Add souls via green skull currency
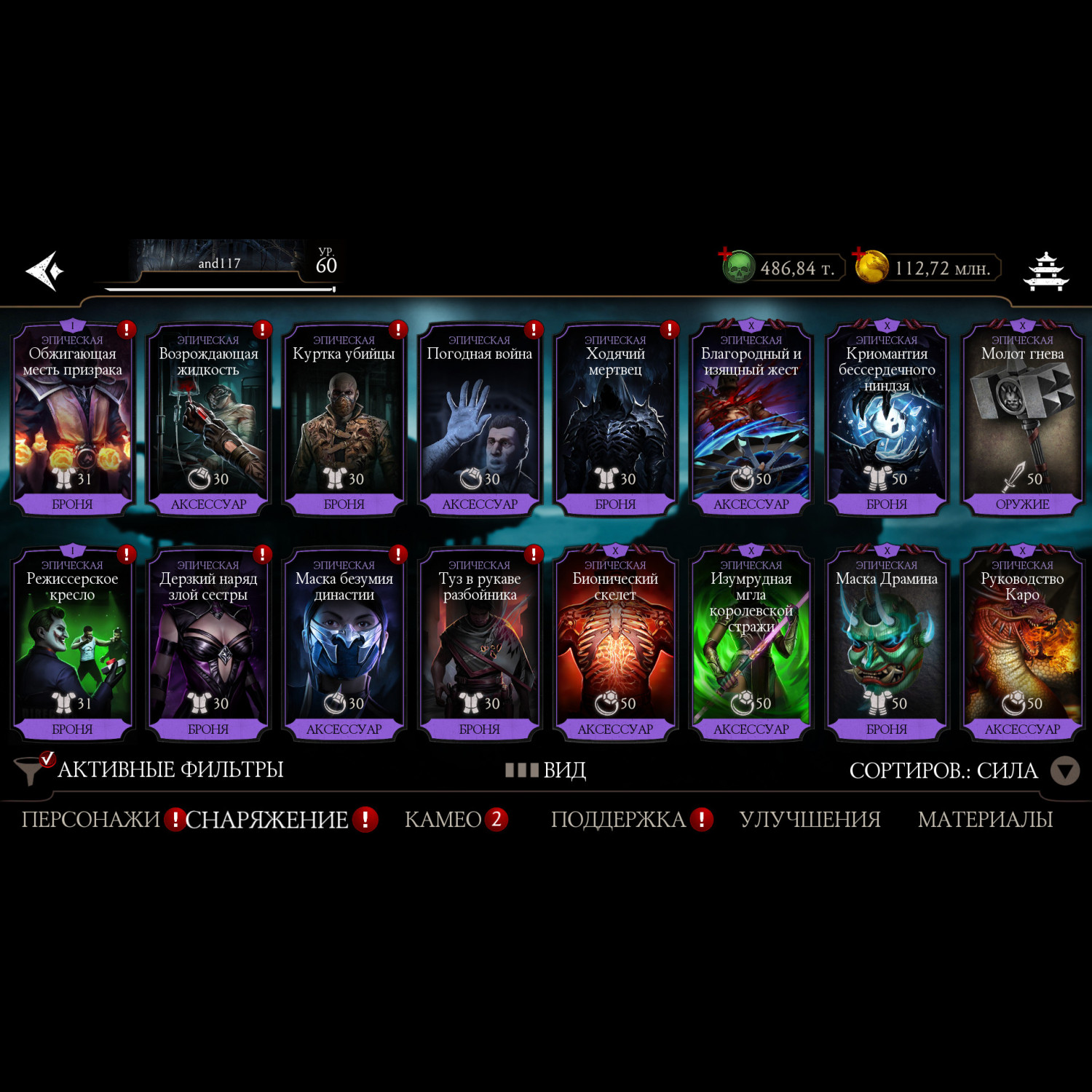Image resolution: width=1092 pixels, height=1092 pixels. [x=737, y=266]
